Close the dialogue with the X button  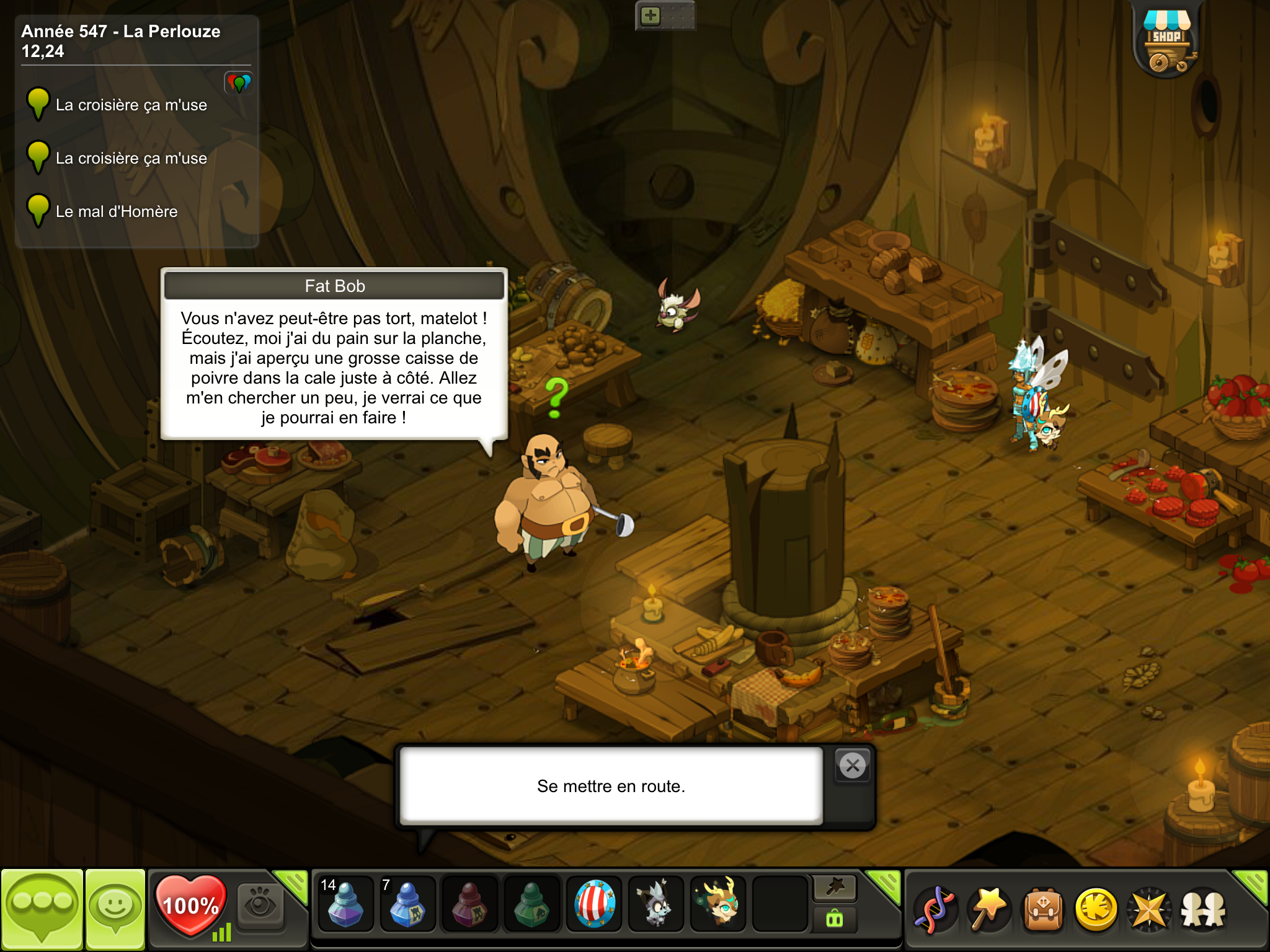pos(853,766)
